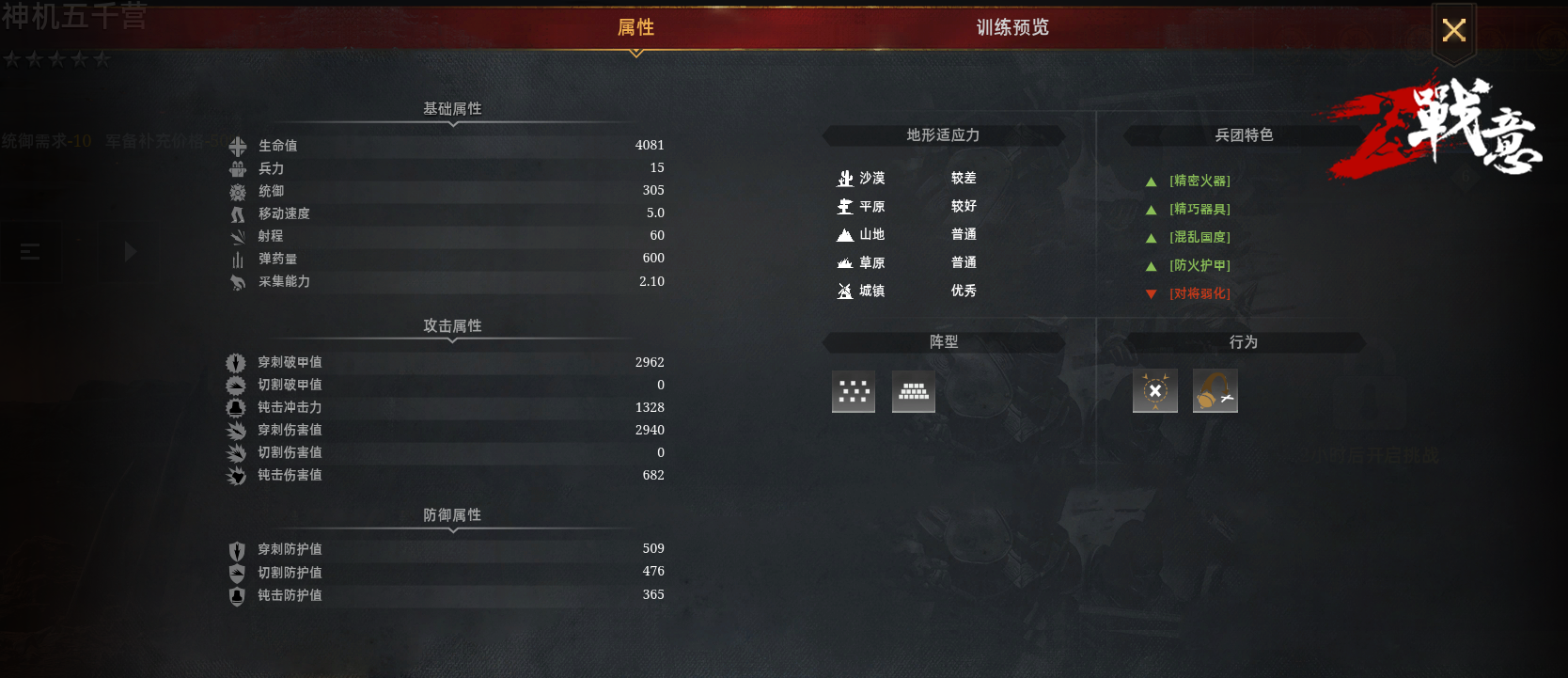The image size is (1568, 678).
Task: Click the 城镇 town terrain icon
Action: (x=844, y=292)
